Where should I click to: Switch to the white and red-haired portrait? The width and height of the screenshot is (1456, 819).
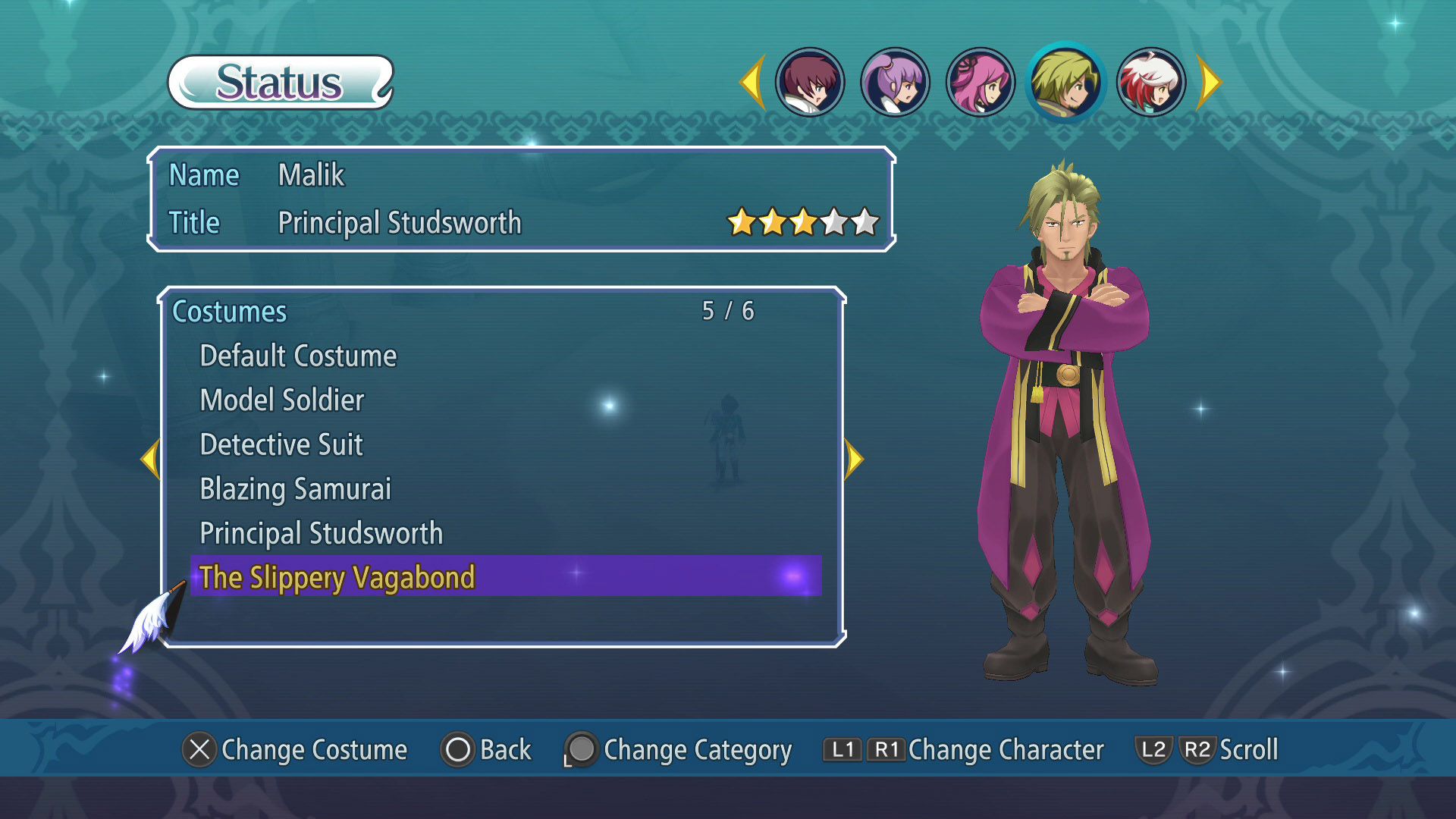[x=1151, y=82]
